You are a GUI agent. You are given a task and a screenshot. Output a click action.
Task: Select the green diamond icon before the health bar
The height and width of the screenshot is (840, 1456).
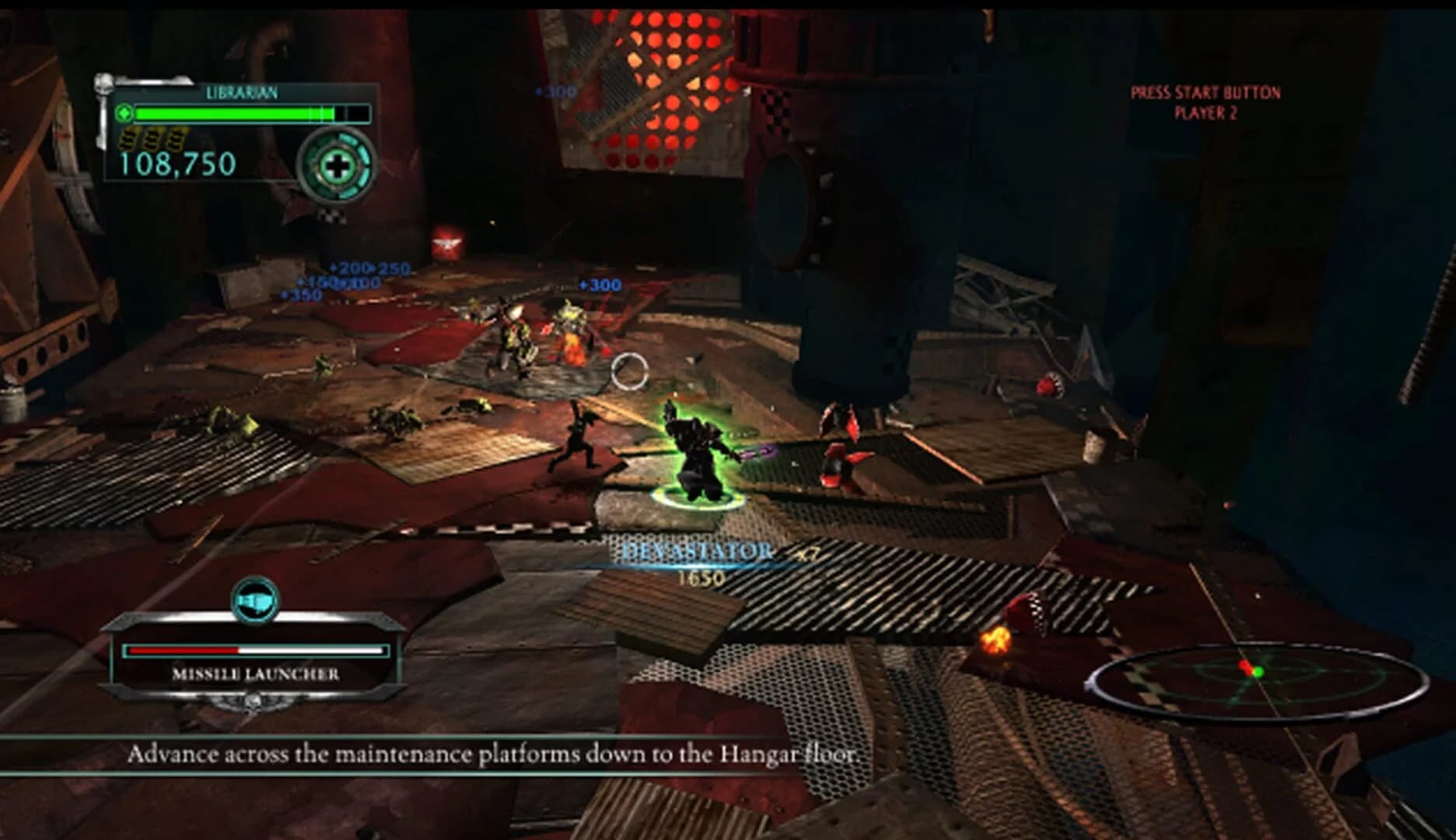pyautogui.click(x=123, y=113)
